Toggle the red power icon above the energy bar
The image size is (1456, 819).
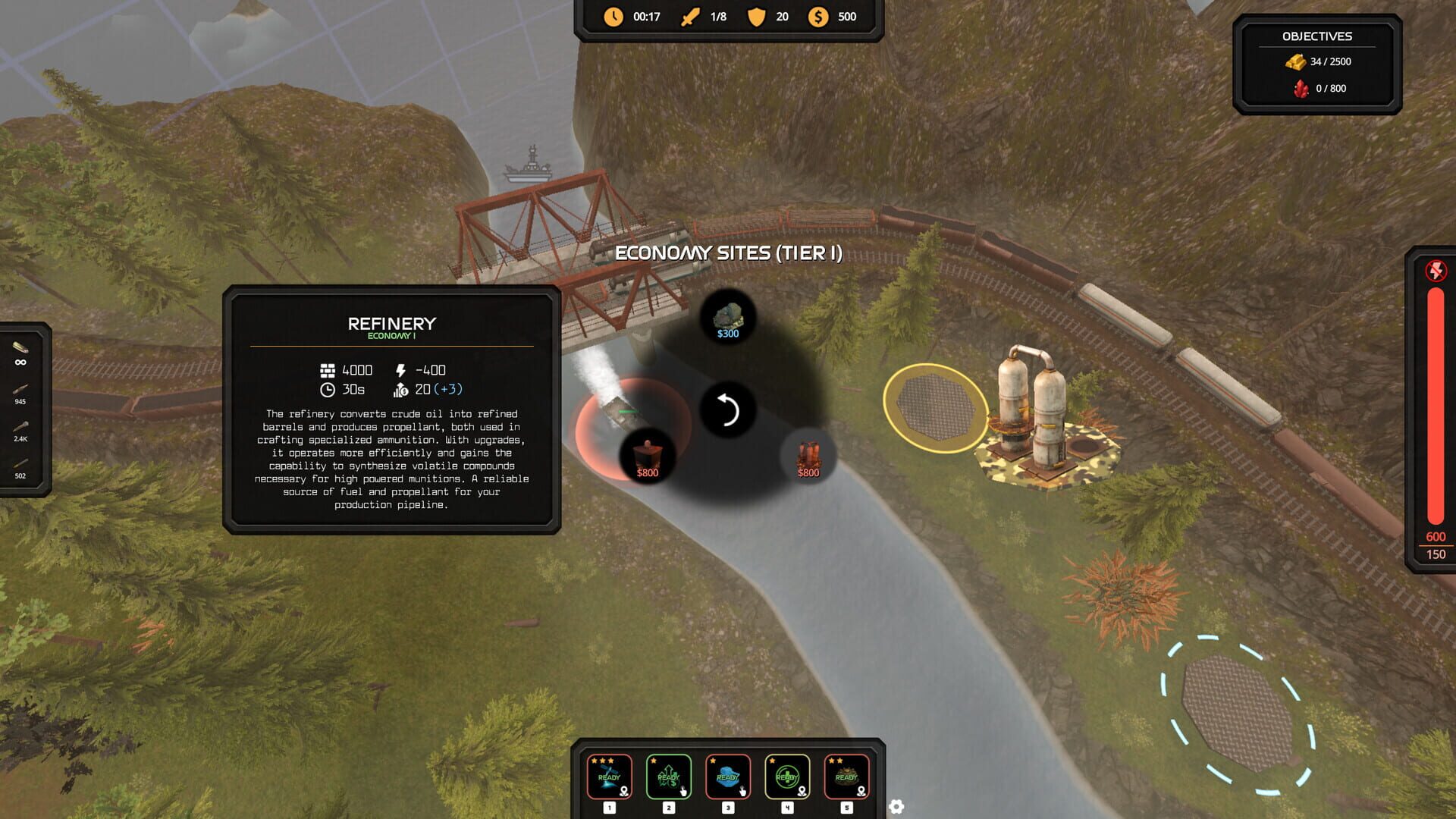1436,271
